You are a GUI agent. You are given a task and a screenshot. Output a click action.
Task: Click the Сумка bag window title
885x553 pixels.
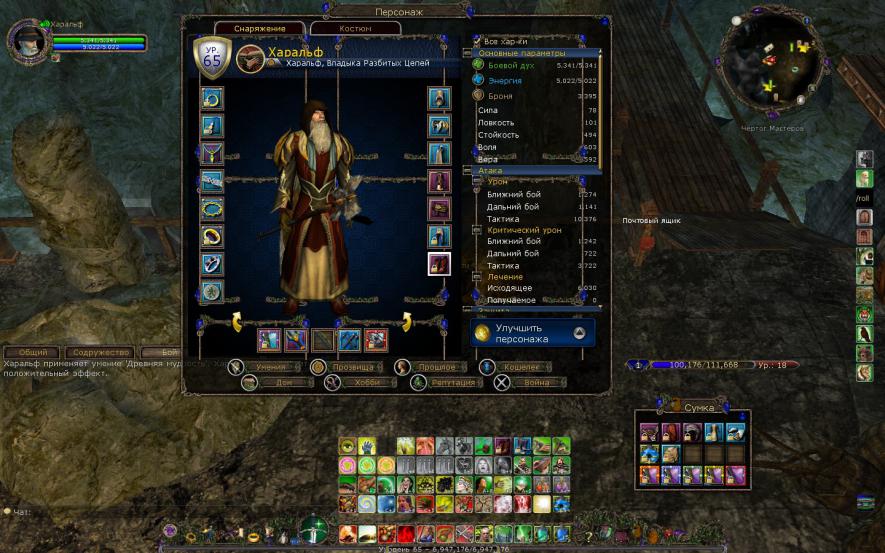[x=699, y=408]
